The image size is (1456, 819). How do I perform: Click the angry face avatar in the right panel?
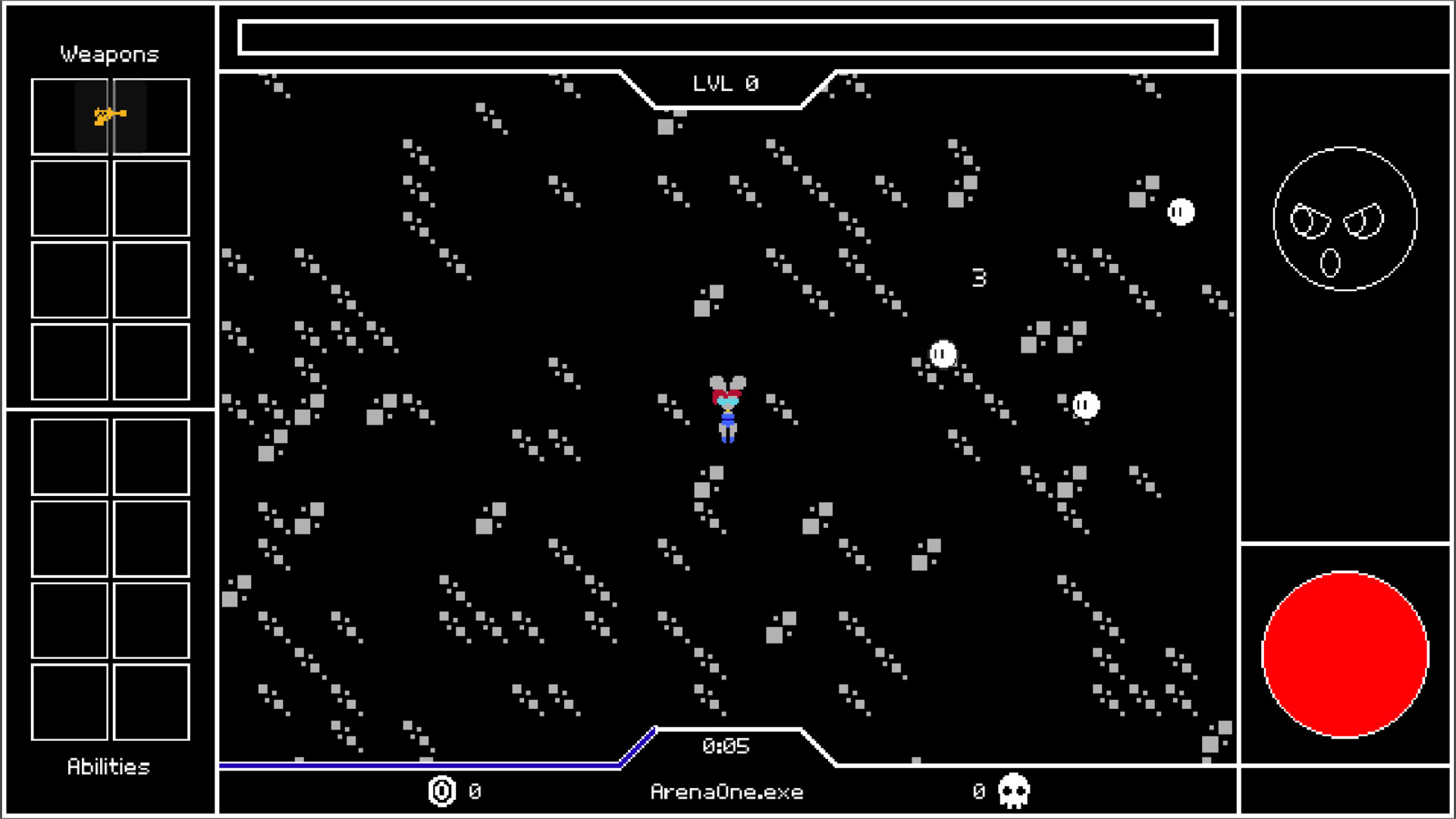(x=1346, y=218)
